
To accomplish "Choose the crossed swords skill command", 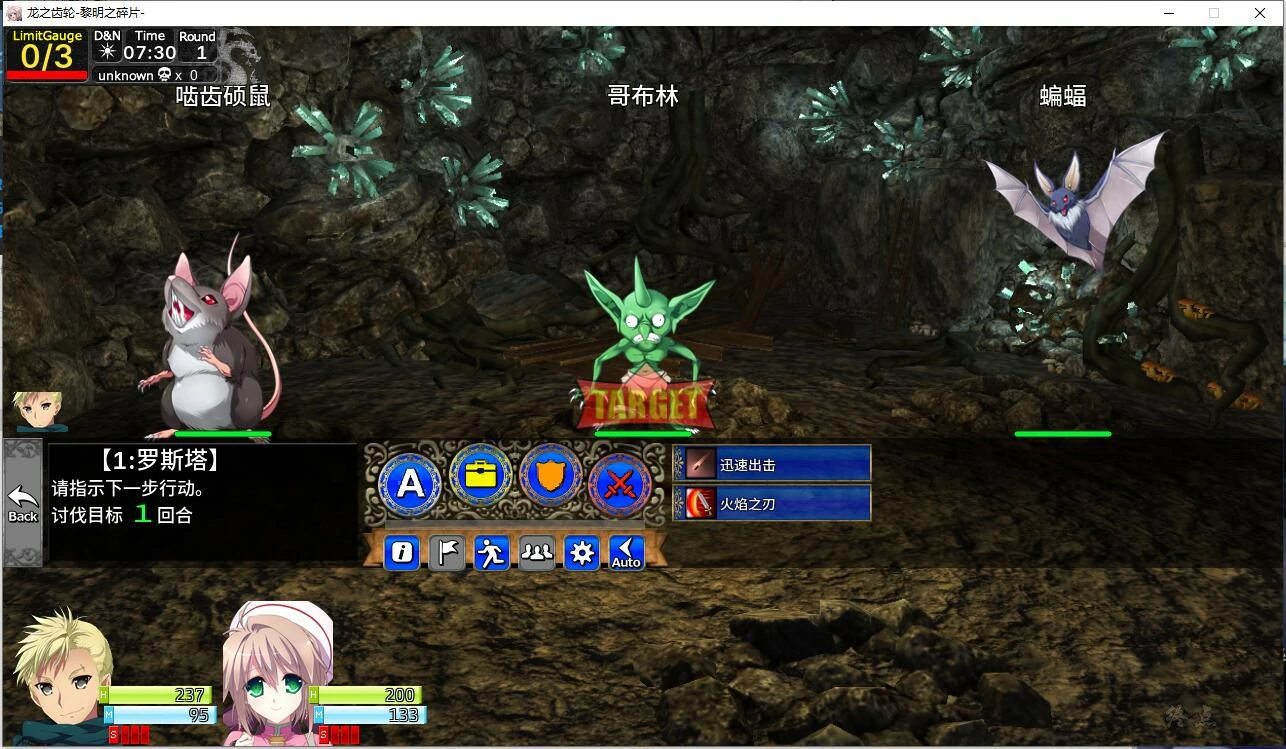I will 621,486.
